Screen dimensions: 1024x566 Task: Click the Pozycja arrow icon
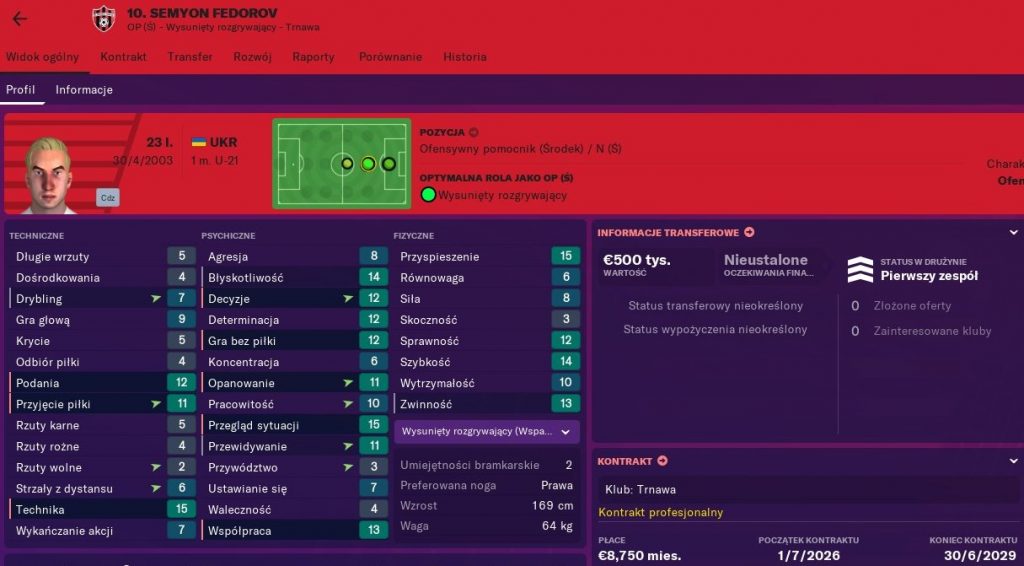click(474, 132)
